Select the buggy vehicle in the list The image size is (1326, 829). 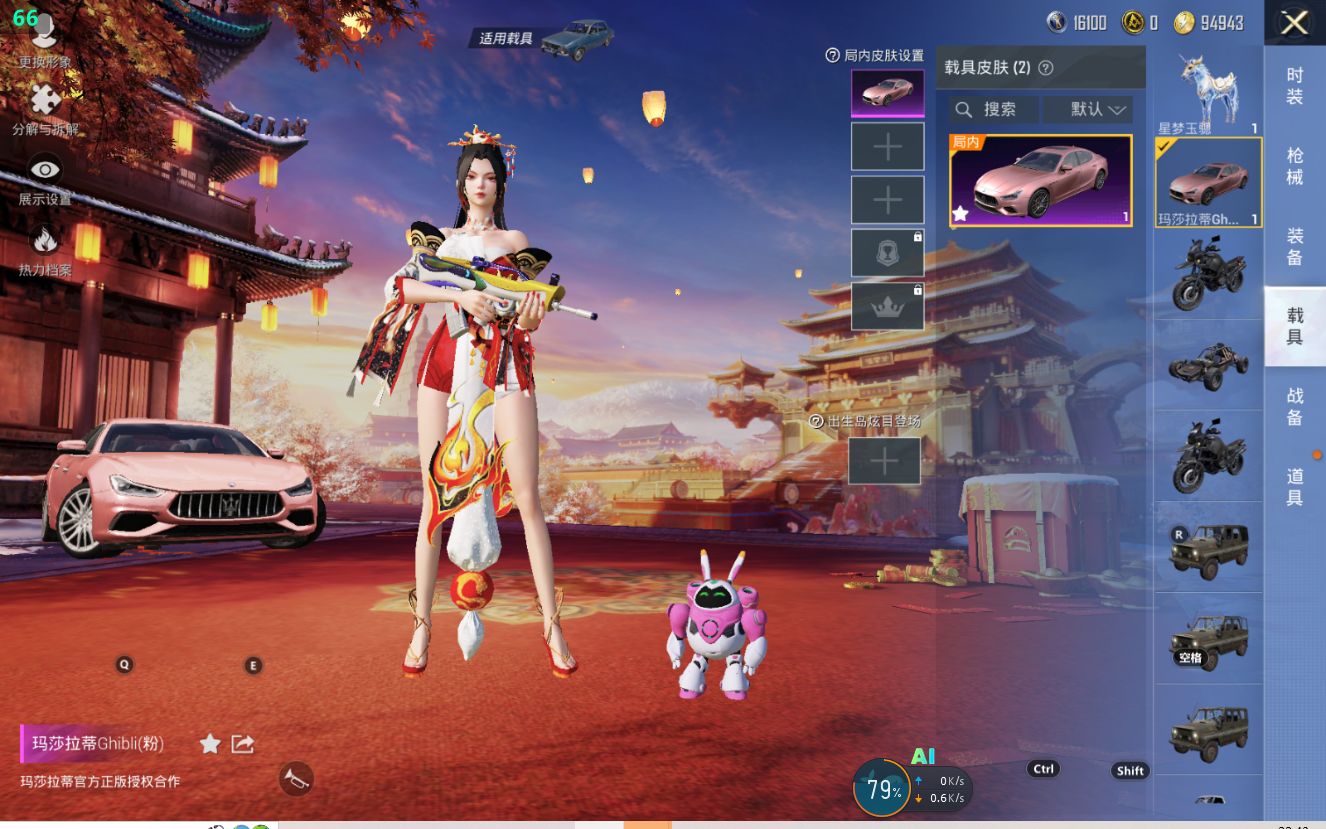[1207, 366]
